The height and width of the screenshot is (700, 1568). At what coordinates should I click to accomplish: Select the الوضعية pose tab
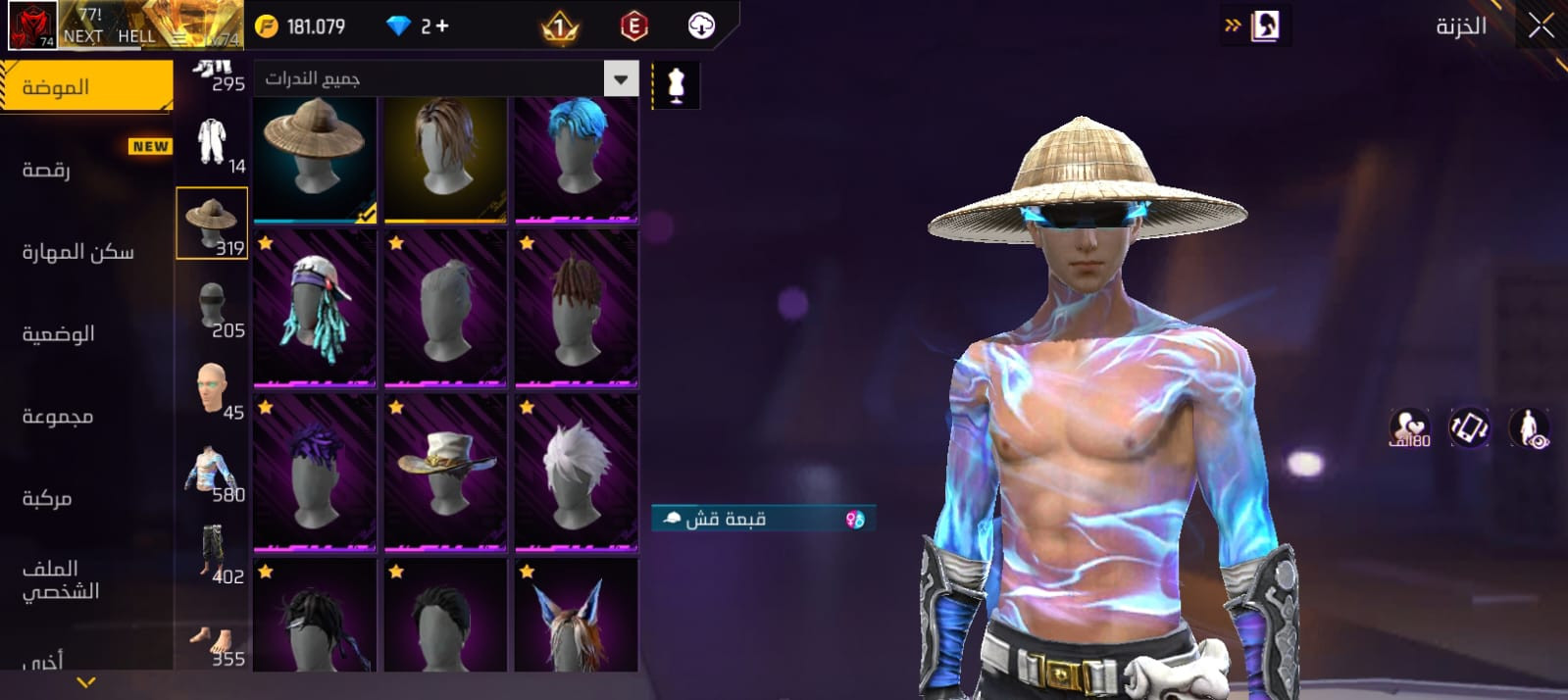click(x=58, y=334)
